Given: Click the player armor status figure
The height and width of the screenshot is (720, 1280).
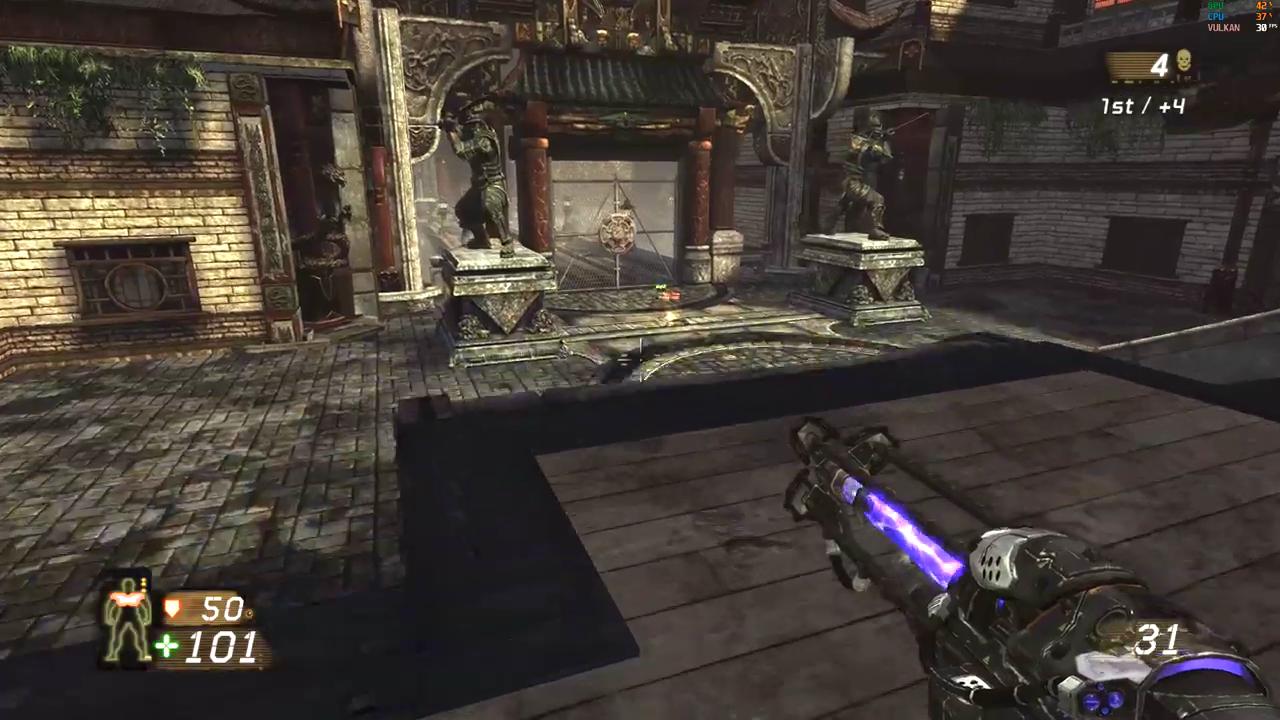Looking at the screenshot, I should [x=128, y=618].
